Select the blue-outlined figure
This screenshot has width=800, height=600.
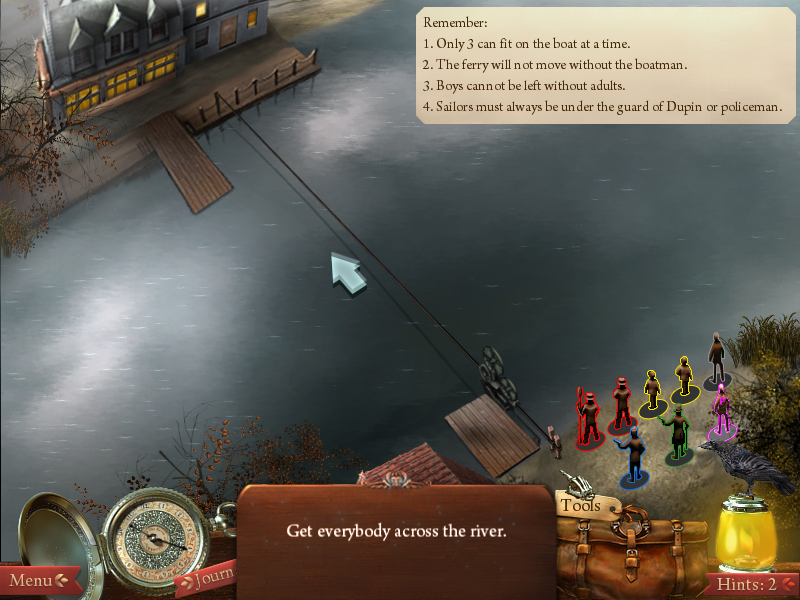631,456
